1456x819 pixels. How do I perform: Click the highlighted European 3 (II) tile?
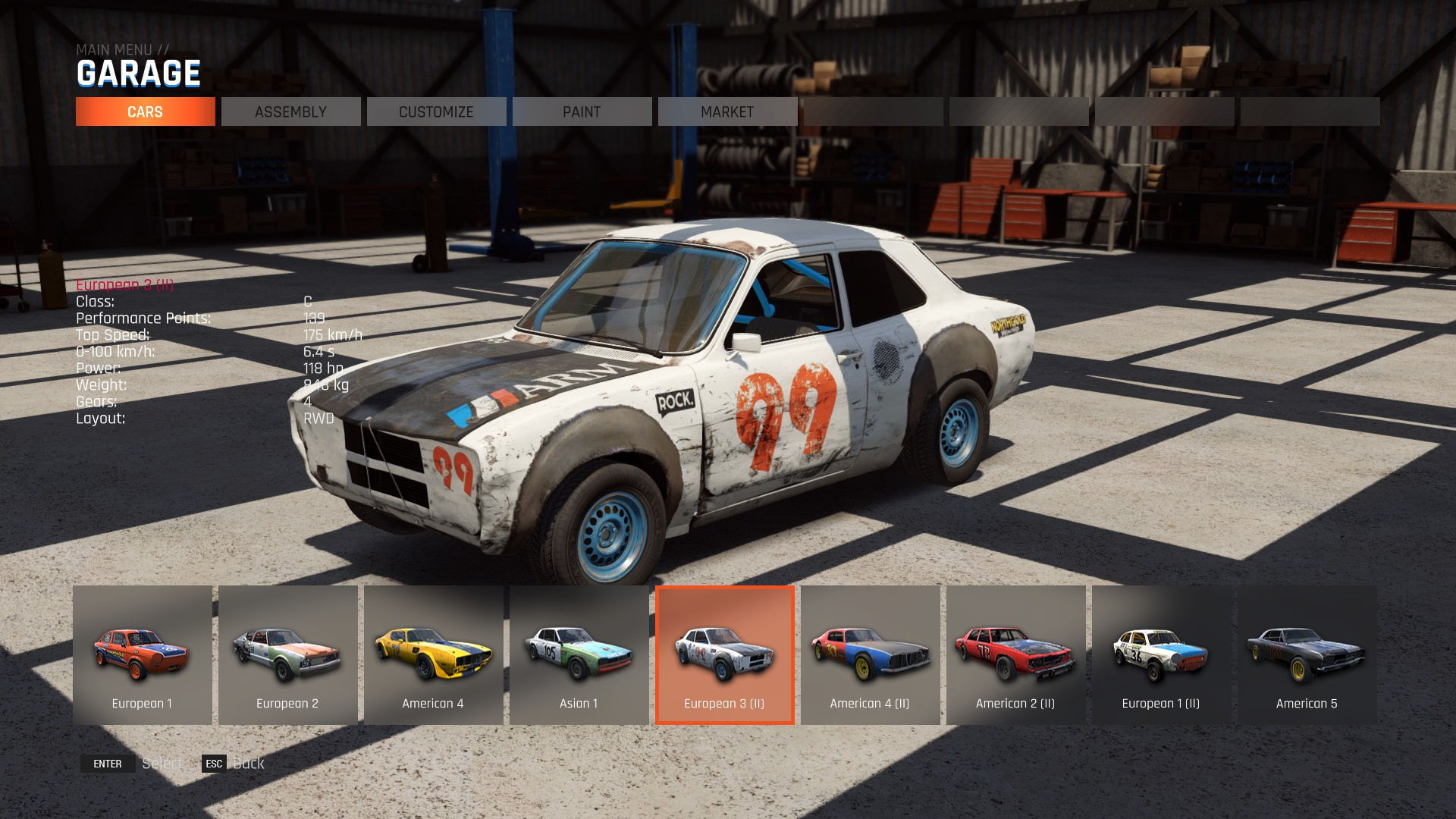(x=724, y=654)
